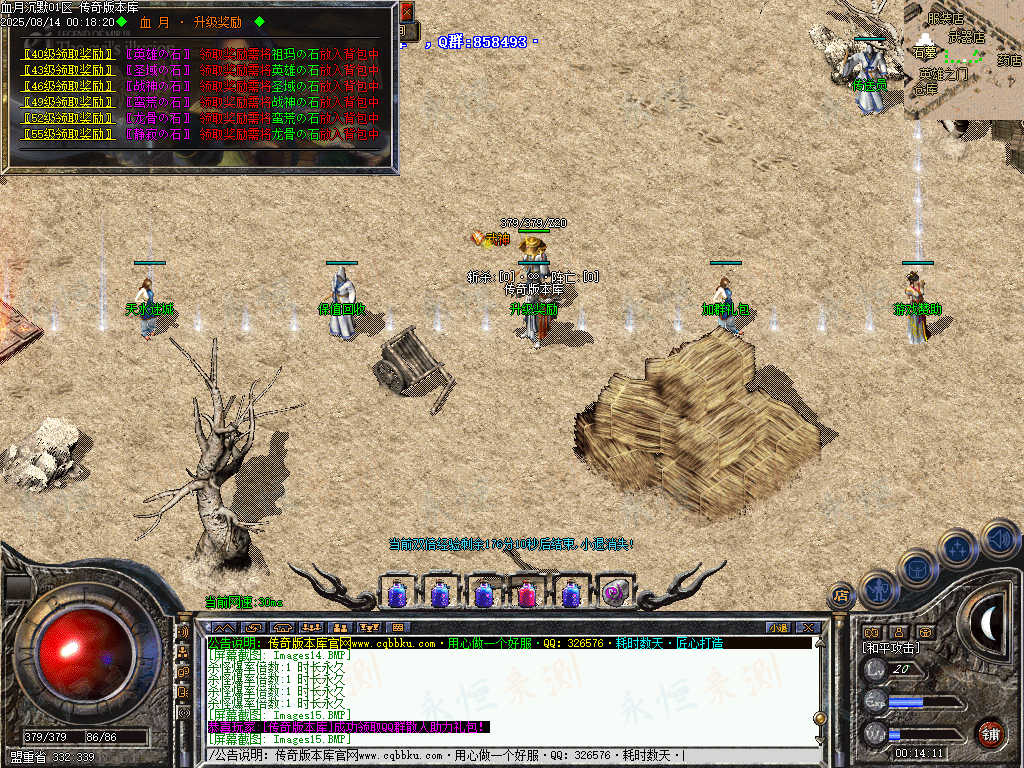The image size is (1024, 768).
Task: Open the minimap in the corner
Action: click(963, 60)
